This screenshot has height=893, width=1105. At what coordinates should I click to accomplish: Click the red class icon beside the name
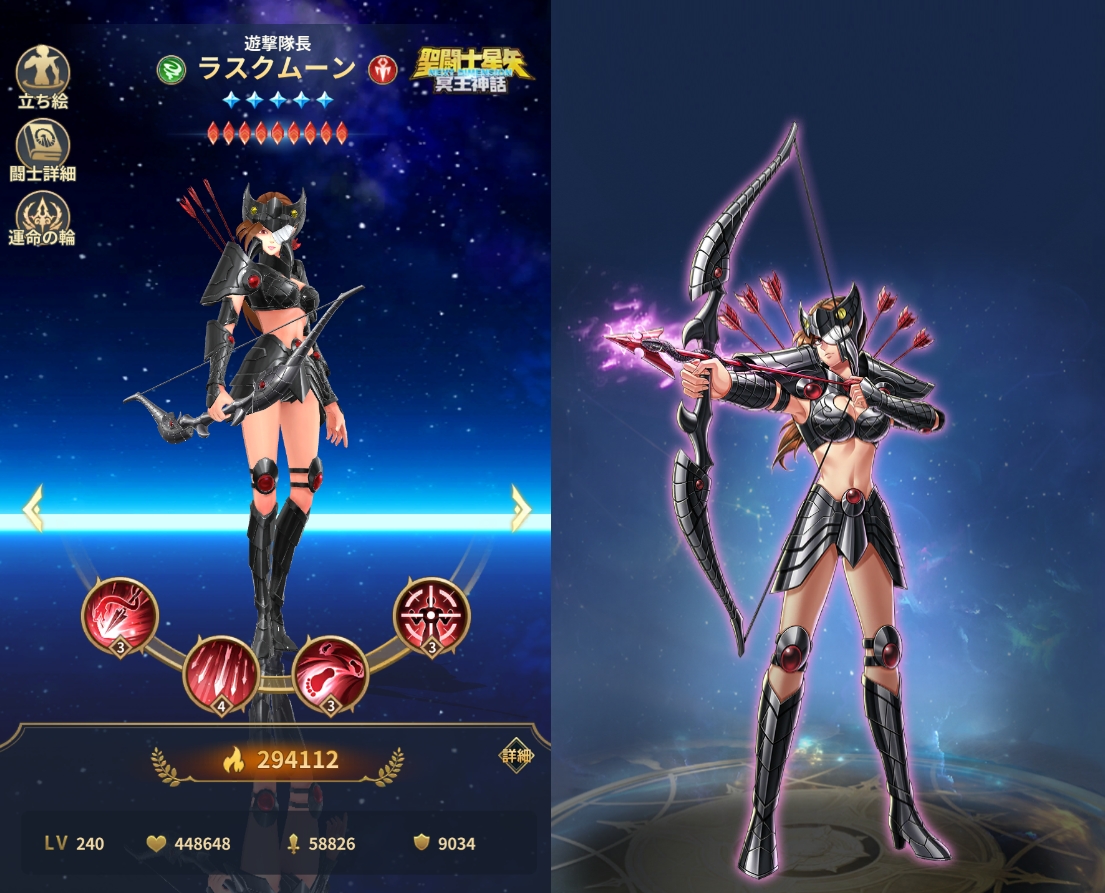pos(382,69)
